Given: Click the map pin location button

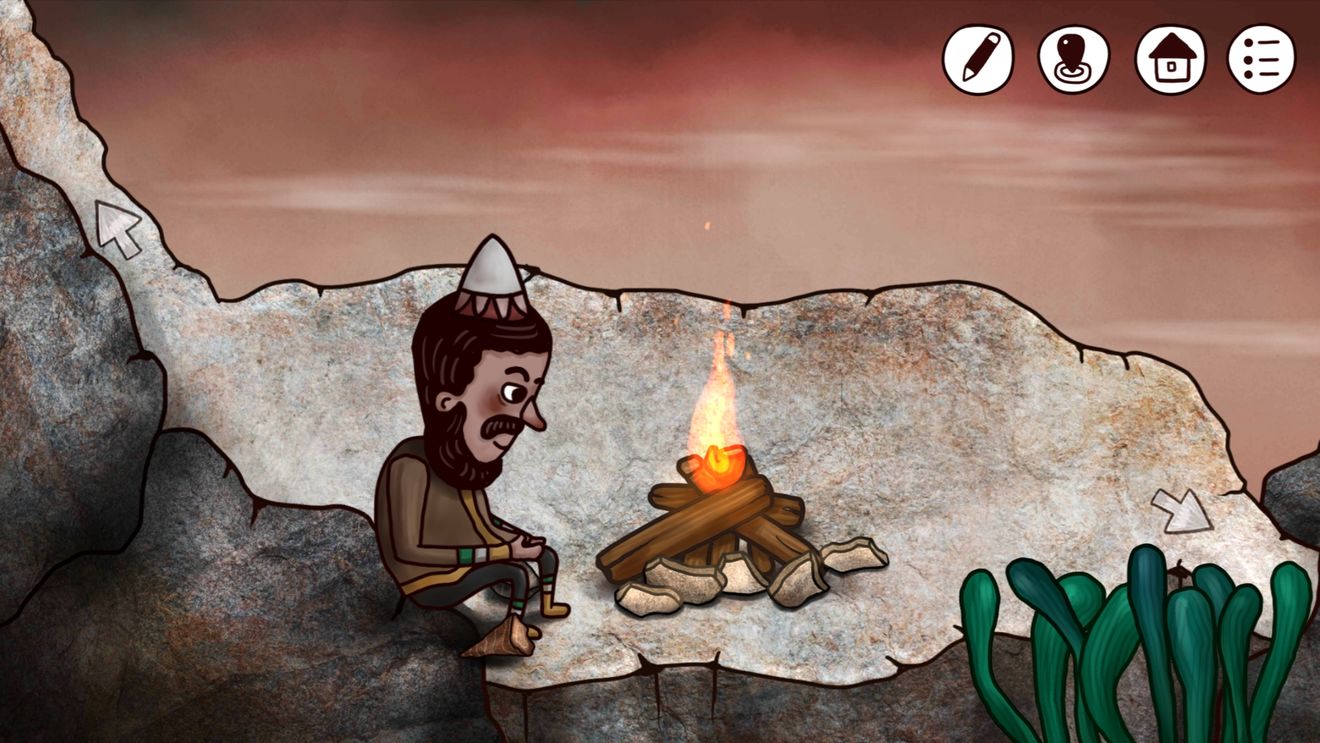Looking at the screenshot, I should click(x=1073, y=58).
